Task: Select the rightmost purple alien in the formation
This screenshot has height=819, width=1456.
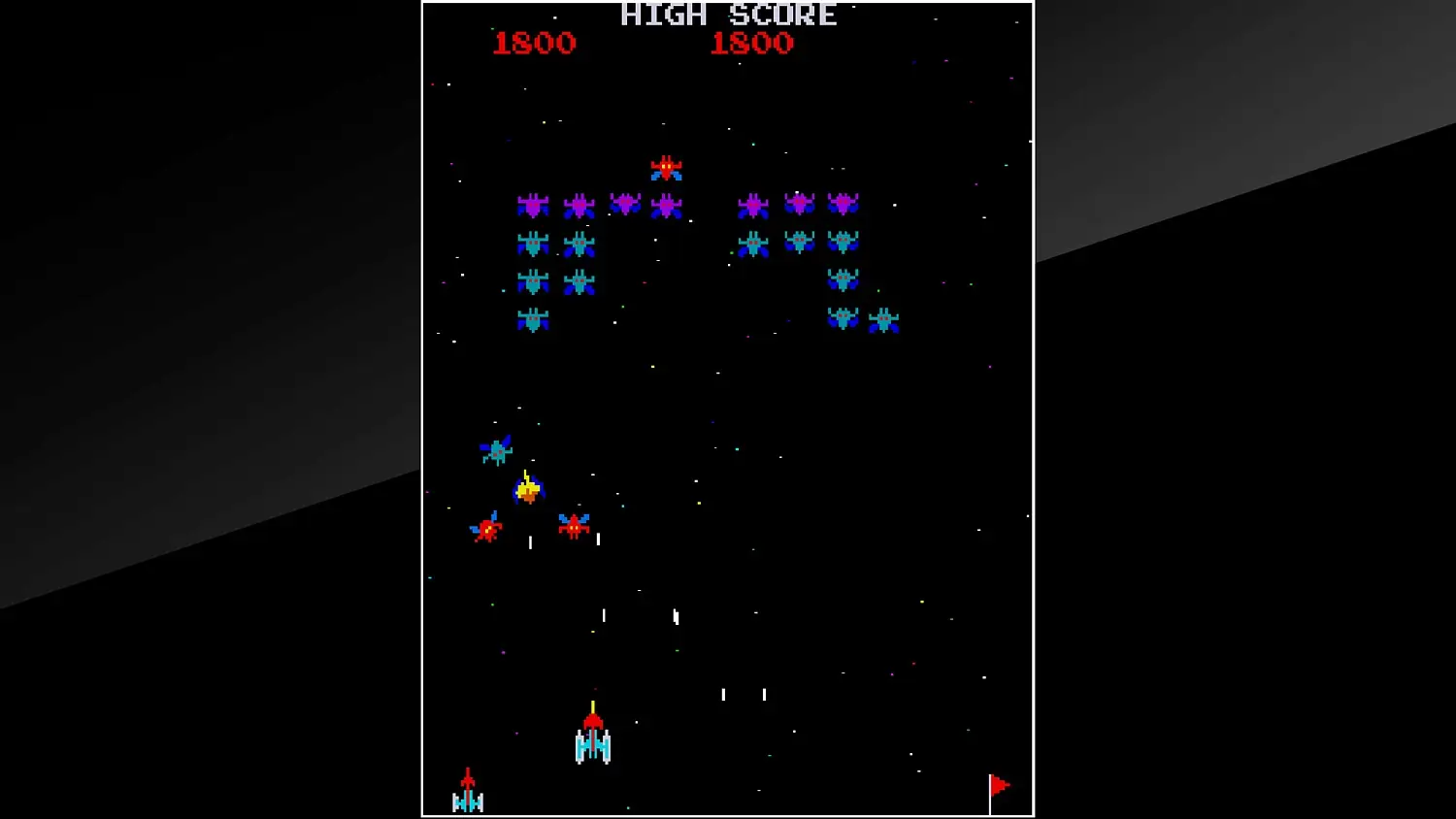Action: (844, 205)
